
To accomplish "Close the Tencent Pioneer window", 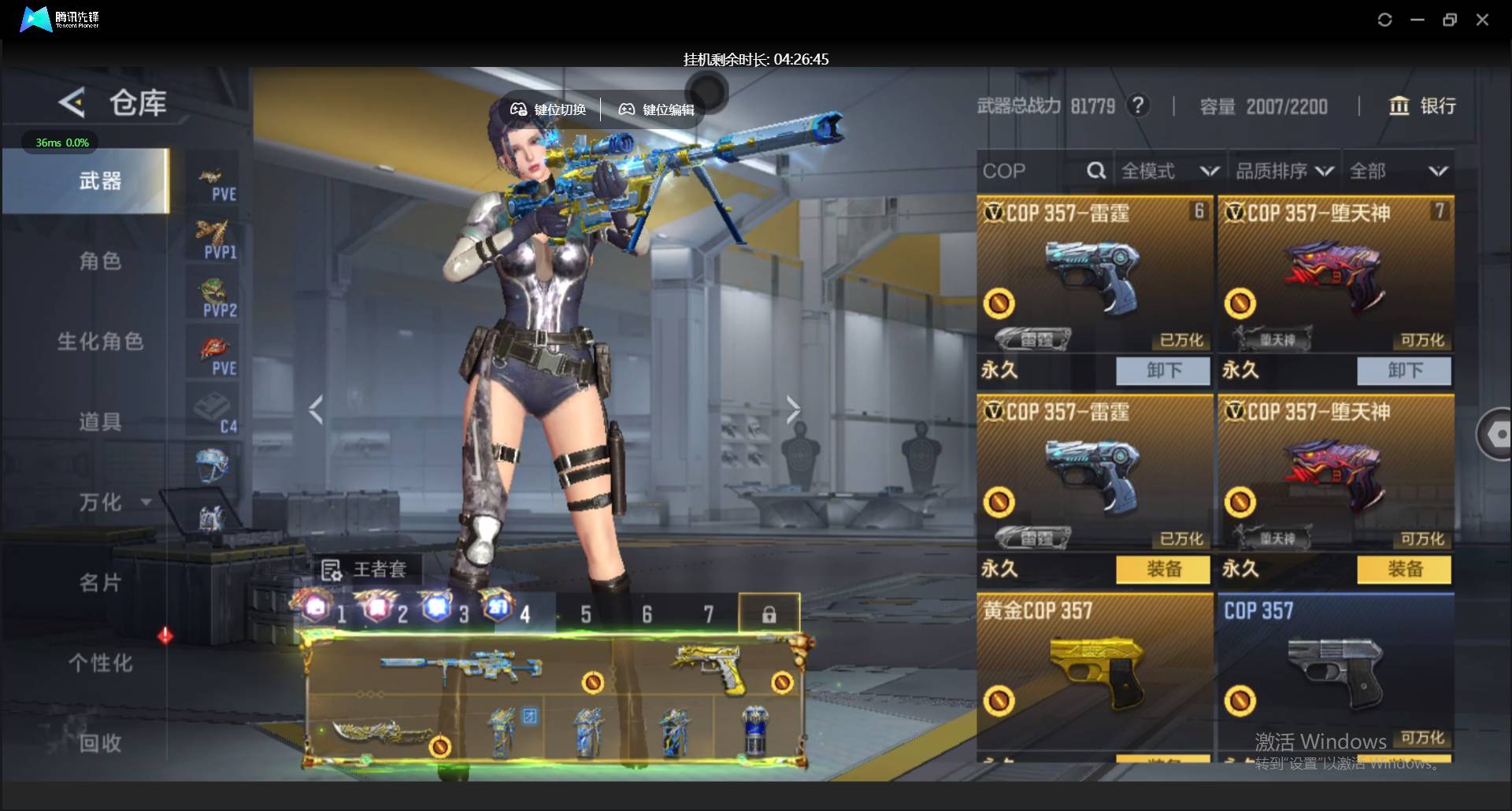I will [x=1482, y=20].
